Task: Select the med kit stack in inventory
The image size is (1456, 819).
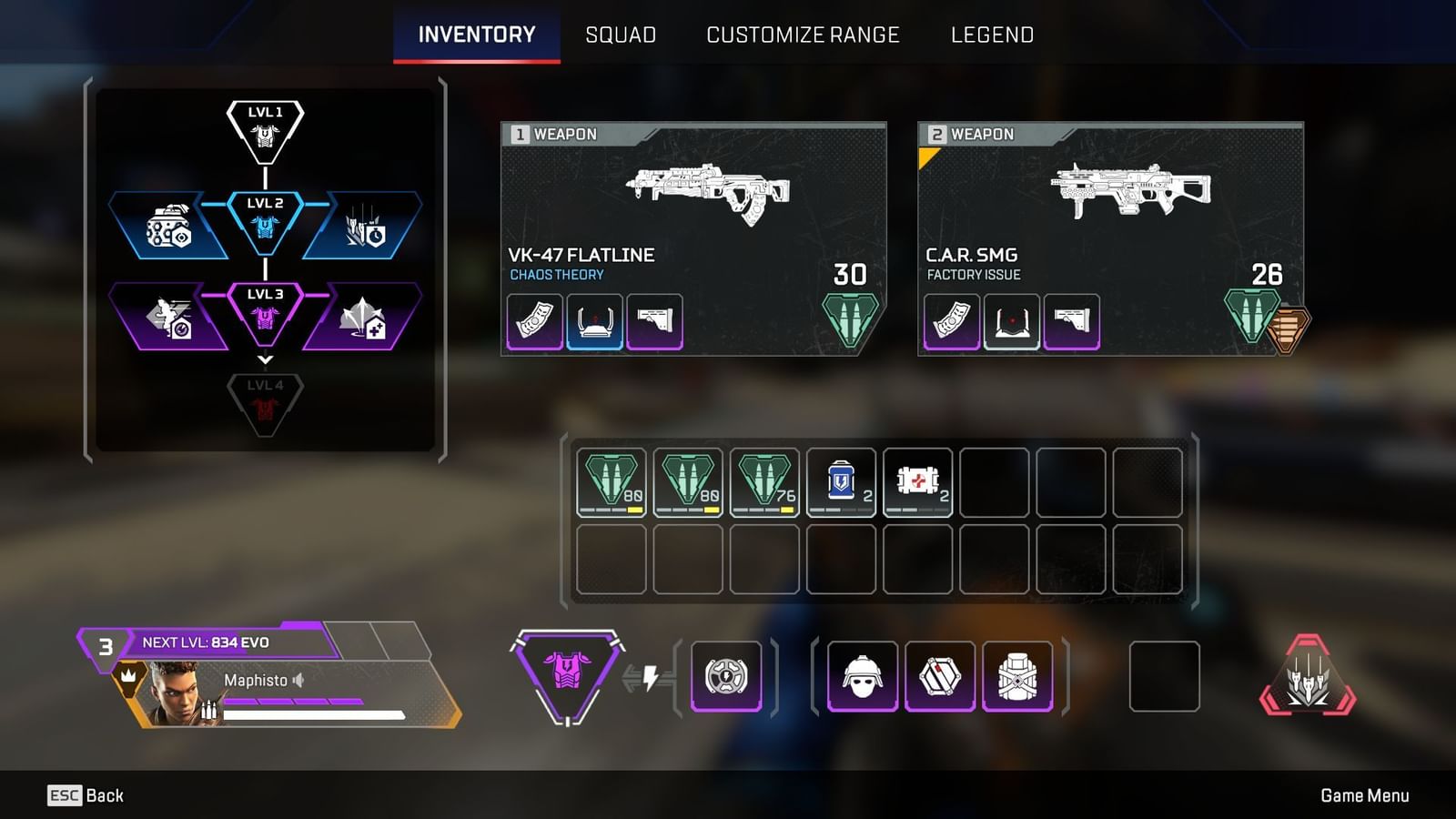Action: 918,480
